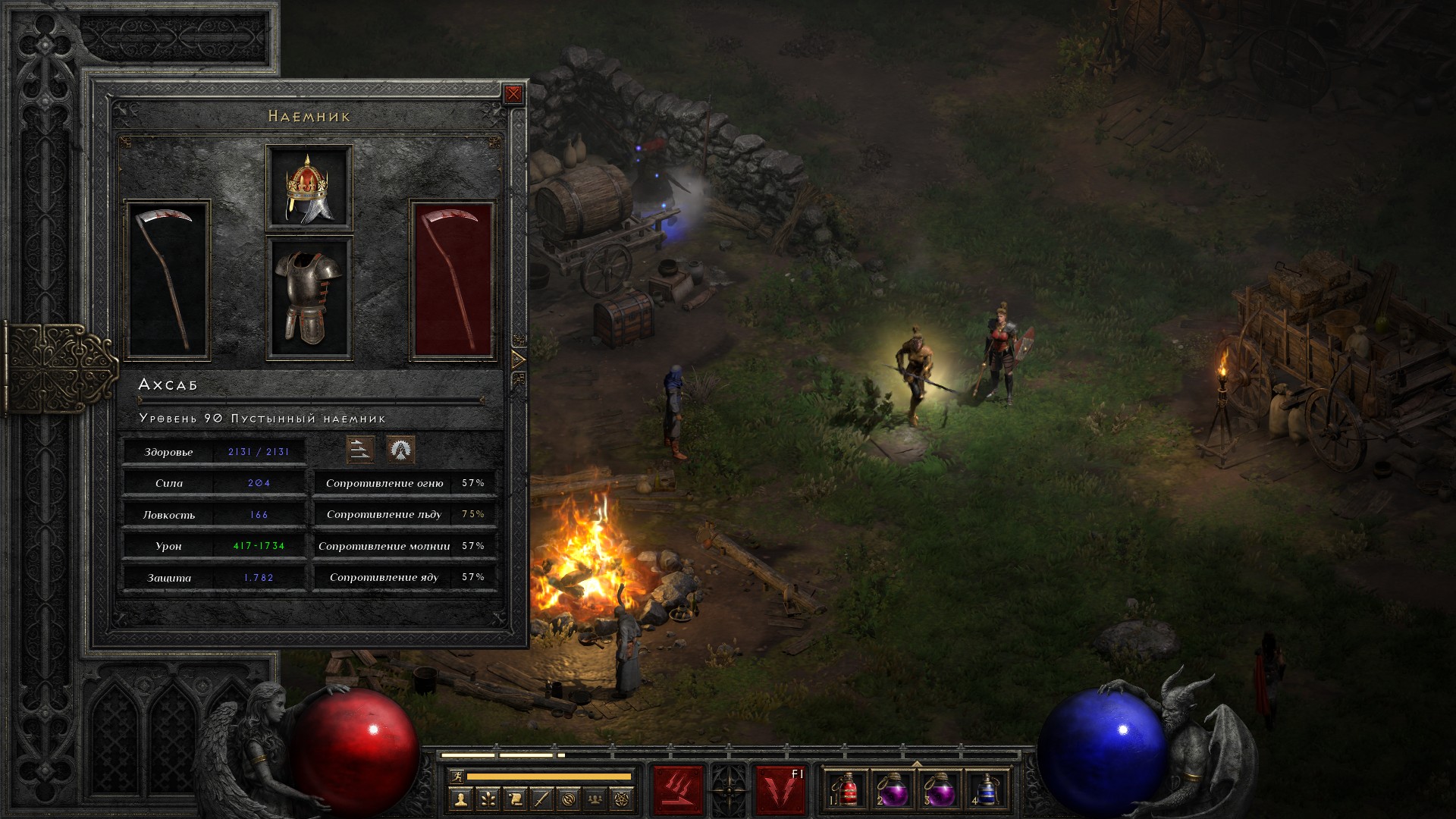Inspect the mercenary's triple-arrow skill icon
This screenshot has width=1456, height=819.
coord(360,450)
